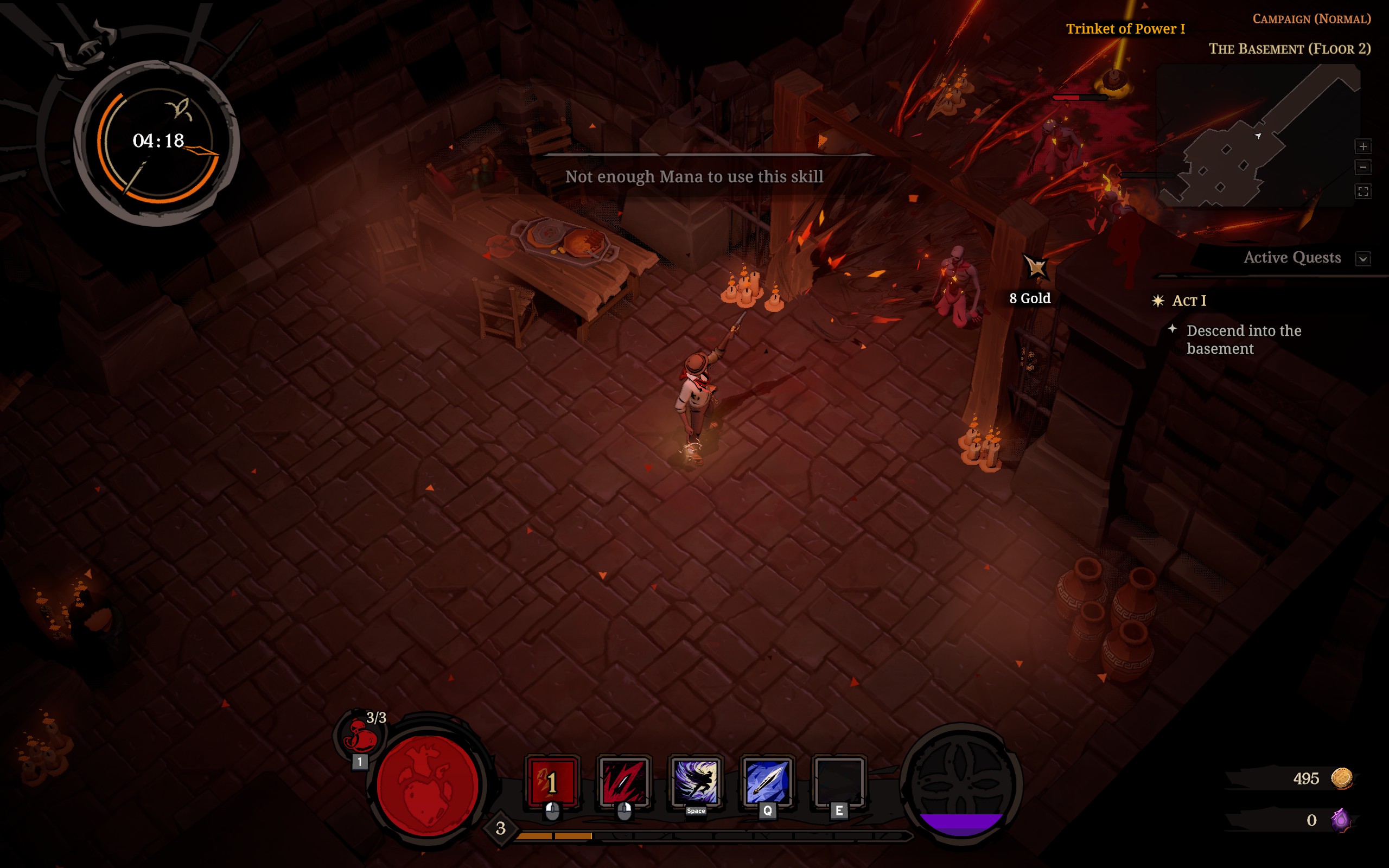Use the red health potion flask
The height and width of the screenshot is (868, 1389).
pyautogui.click(x=360, y=736)
